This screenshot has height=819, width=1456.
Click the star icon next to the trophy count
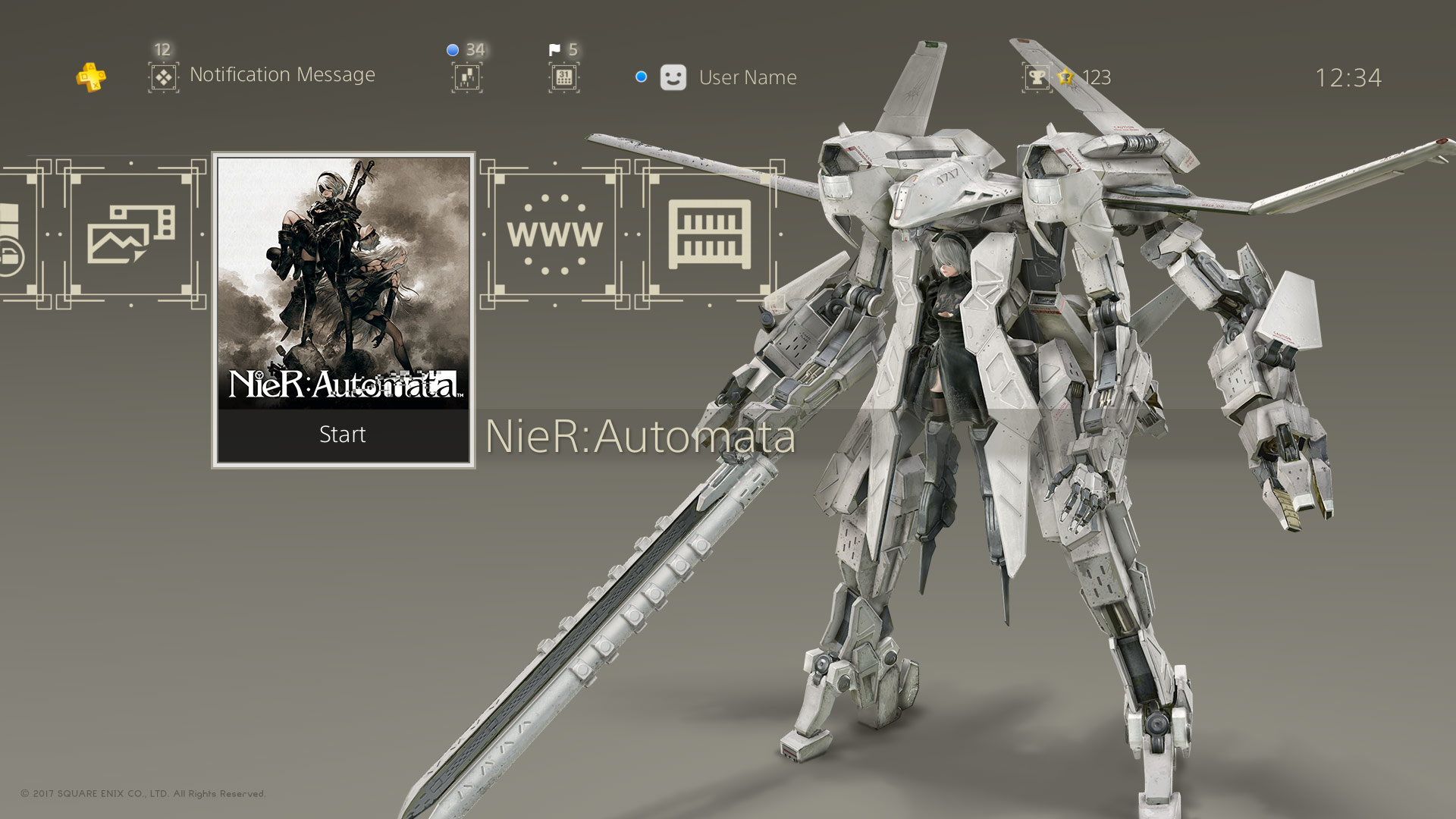pyautogui.click(x=1065, y=77)
